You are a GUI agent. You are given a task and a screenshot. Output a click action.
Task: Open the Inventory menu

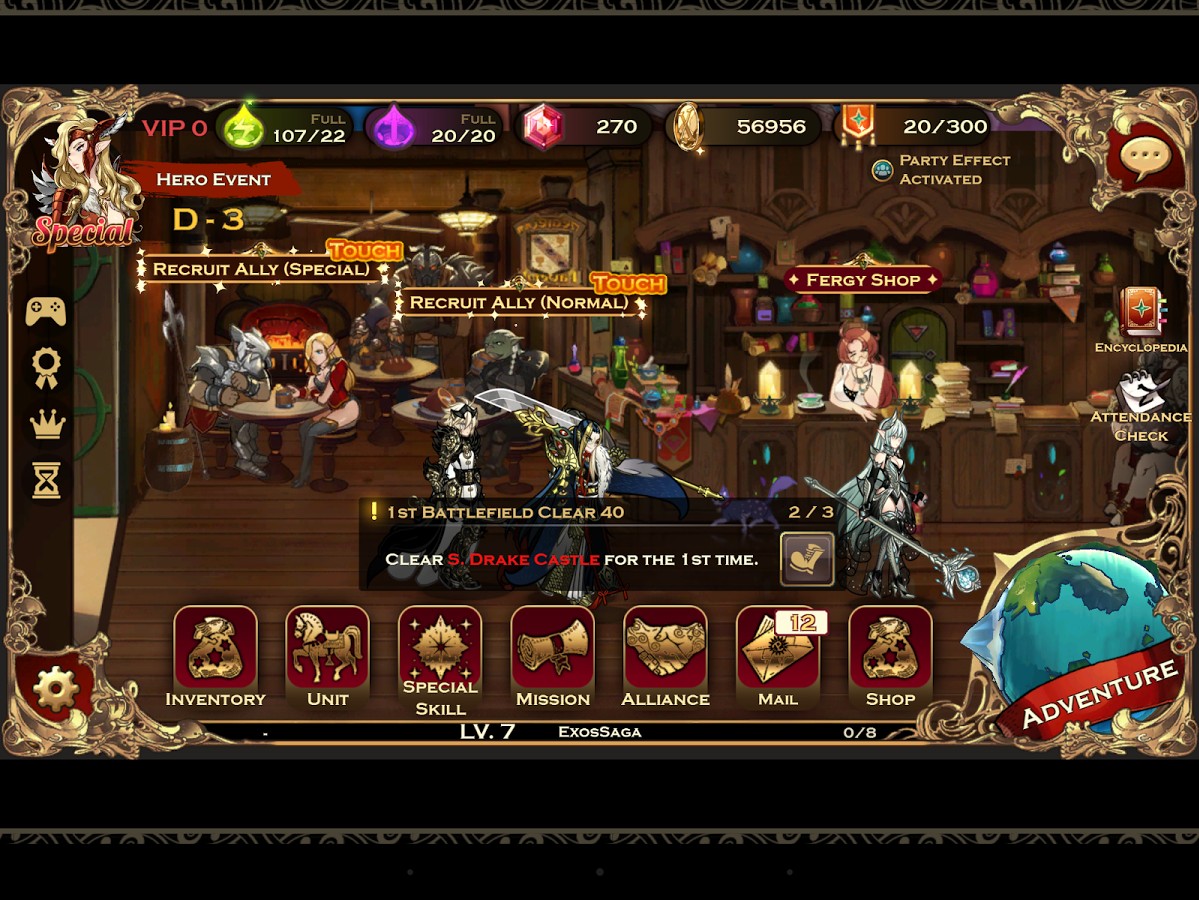[x=215, y=650]
